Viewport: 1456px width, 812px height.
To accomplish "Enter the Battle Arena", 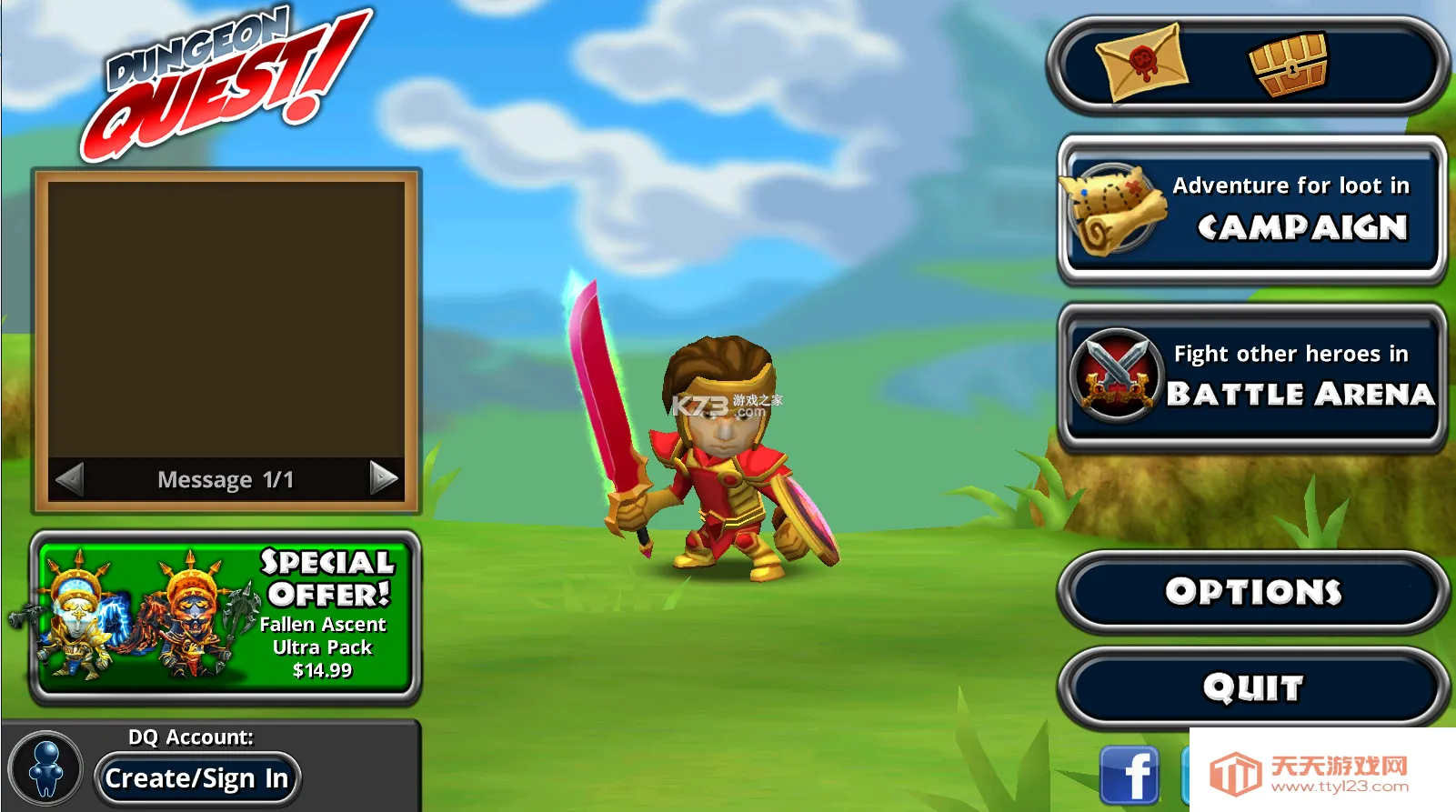I will pos(1251,376).
